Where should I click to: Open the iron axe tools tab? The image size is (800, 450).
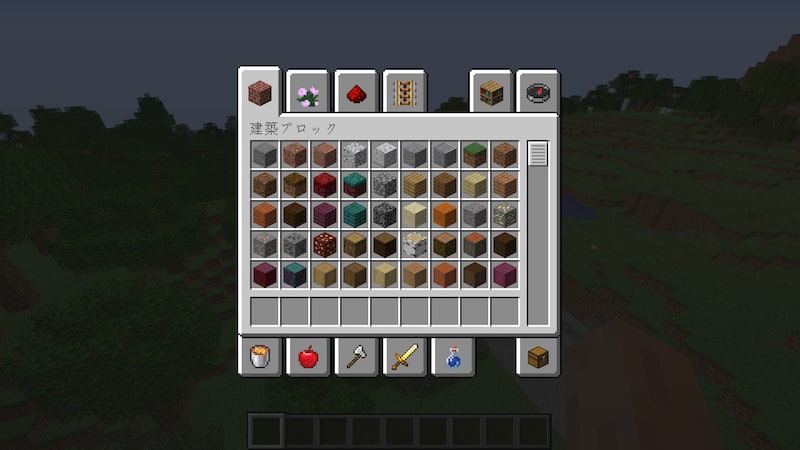coord(356,357)
